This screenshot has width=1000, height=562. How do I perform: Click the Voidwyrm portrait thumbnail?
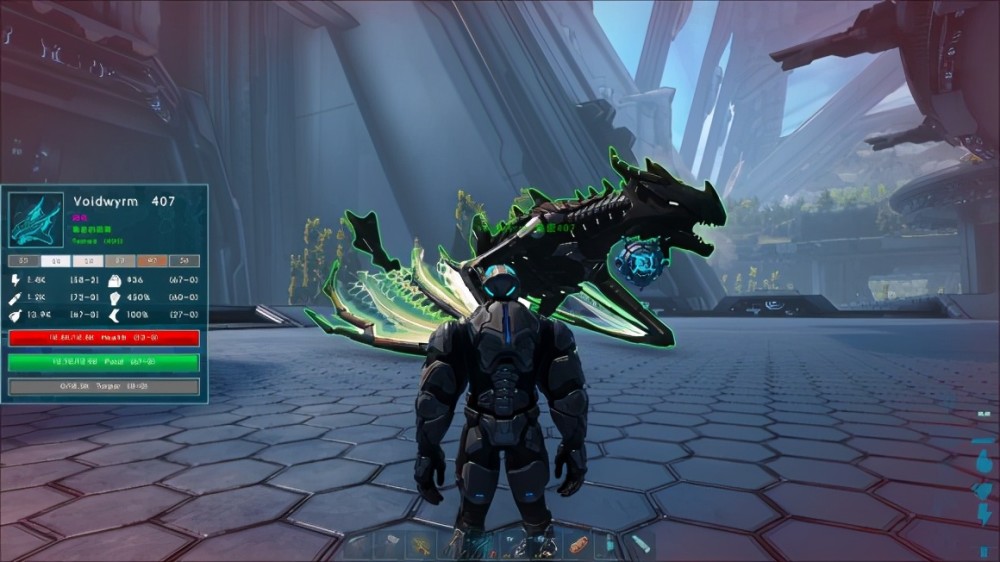point(36,219)
